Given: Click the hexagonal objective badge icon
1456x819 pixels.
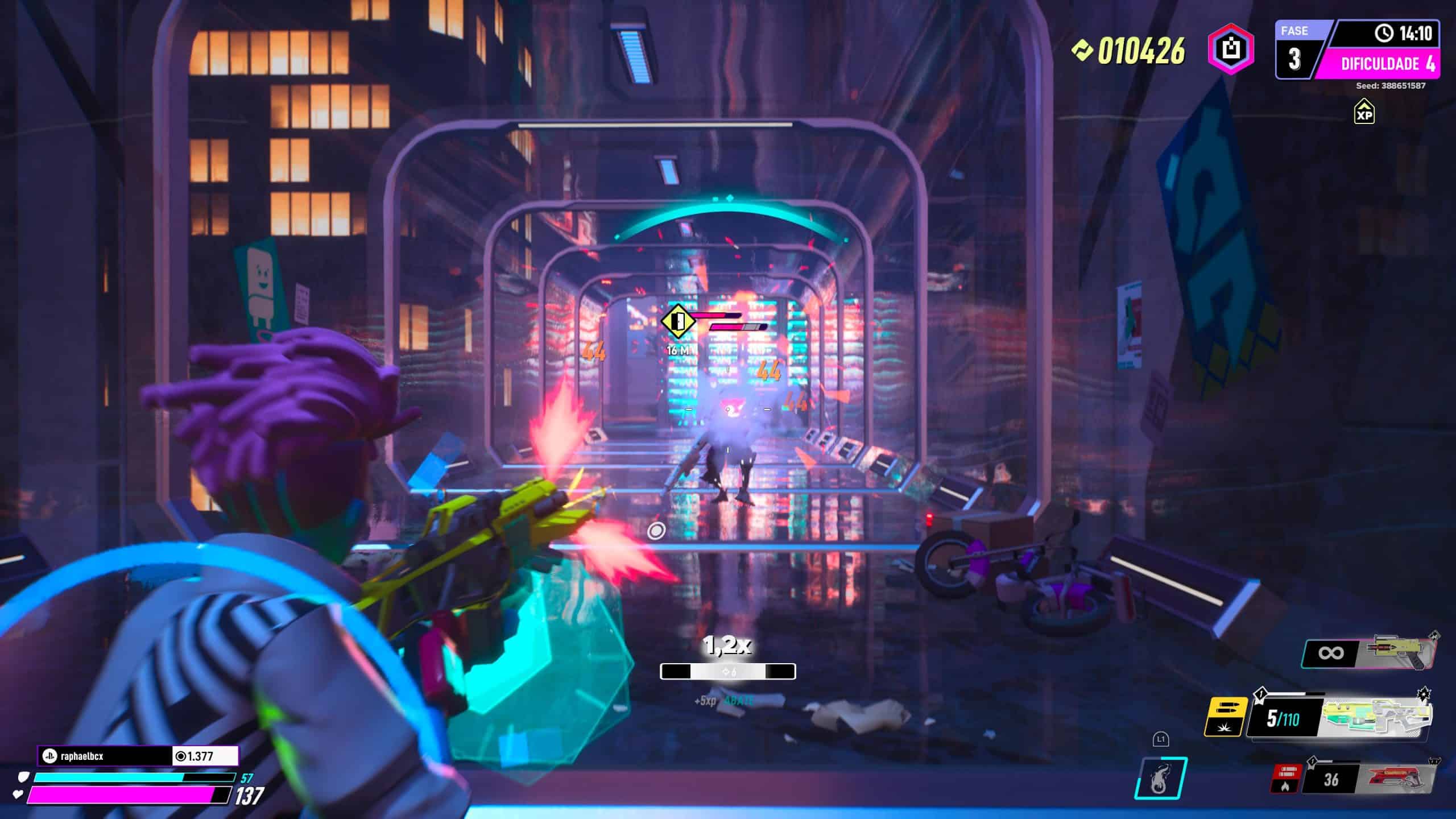Looking at the screenshot, I should pos(1231,50).
